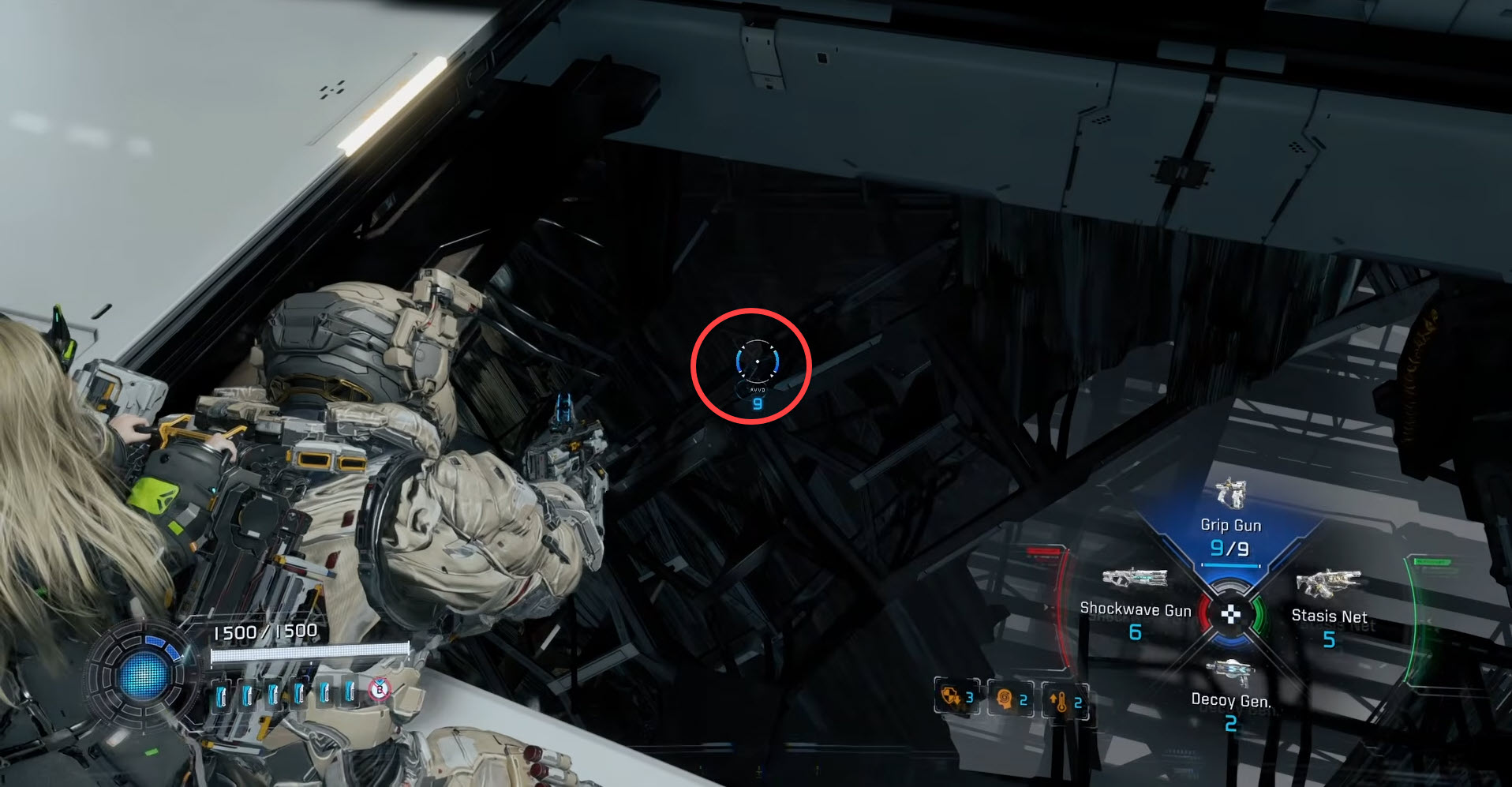Click the weapon wheel's center hub
The width and height of the screenshot is (1512, 787).
[x=1230, y=614]
